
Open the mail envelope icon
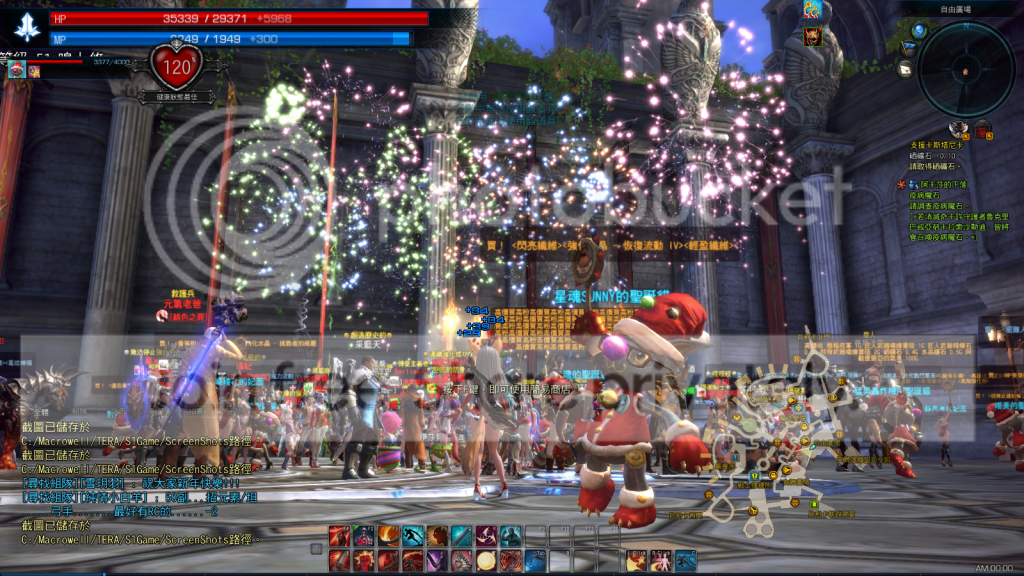click(905, 68)
